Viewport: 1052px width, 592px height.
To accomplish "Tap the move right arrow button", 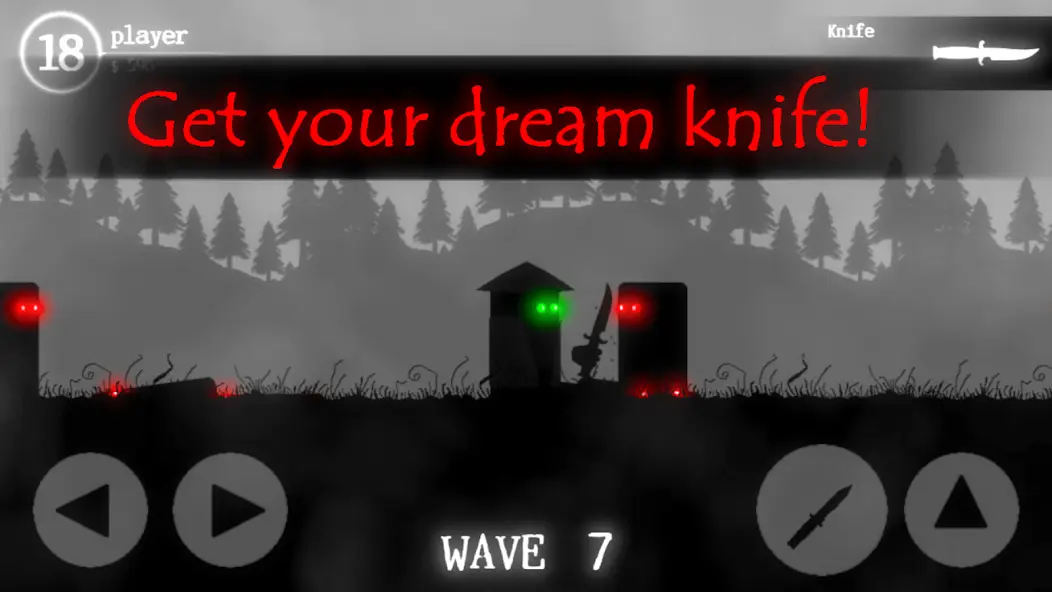I will [230, 511].
